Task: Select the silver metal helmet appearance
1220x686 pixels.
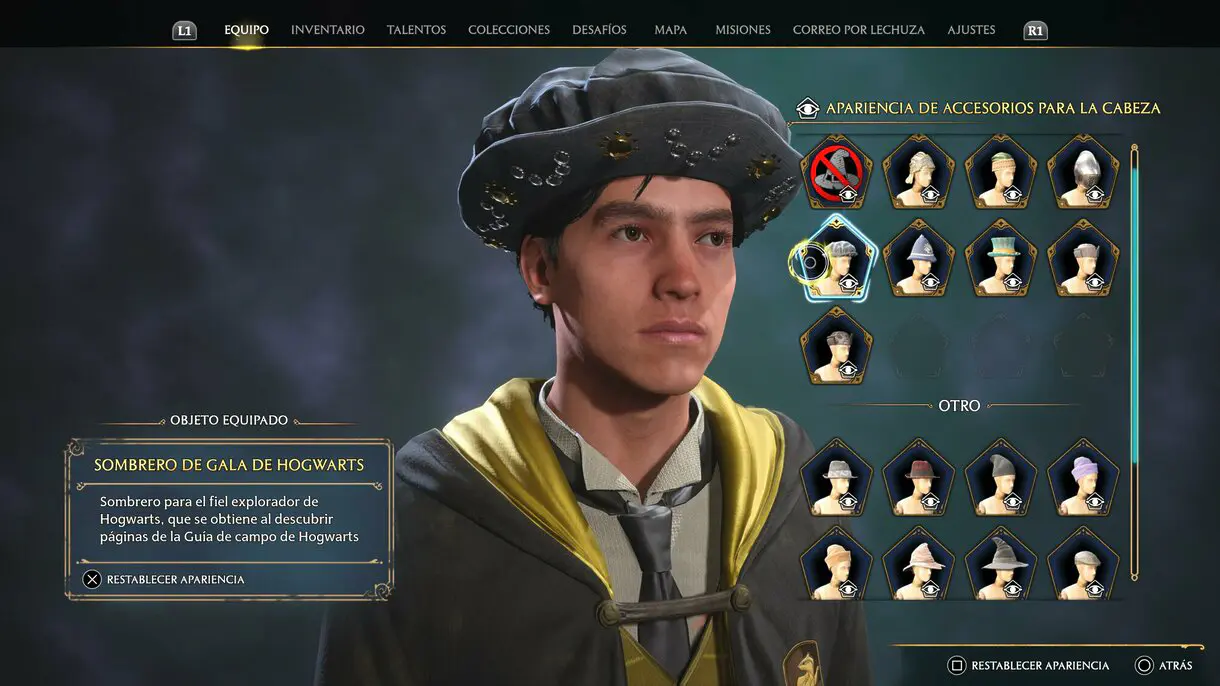Action: pyautogui.click(x=1082, y=173)
